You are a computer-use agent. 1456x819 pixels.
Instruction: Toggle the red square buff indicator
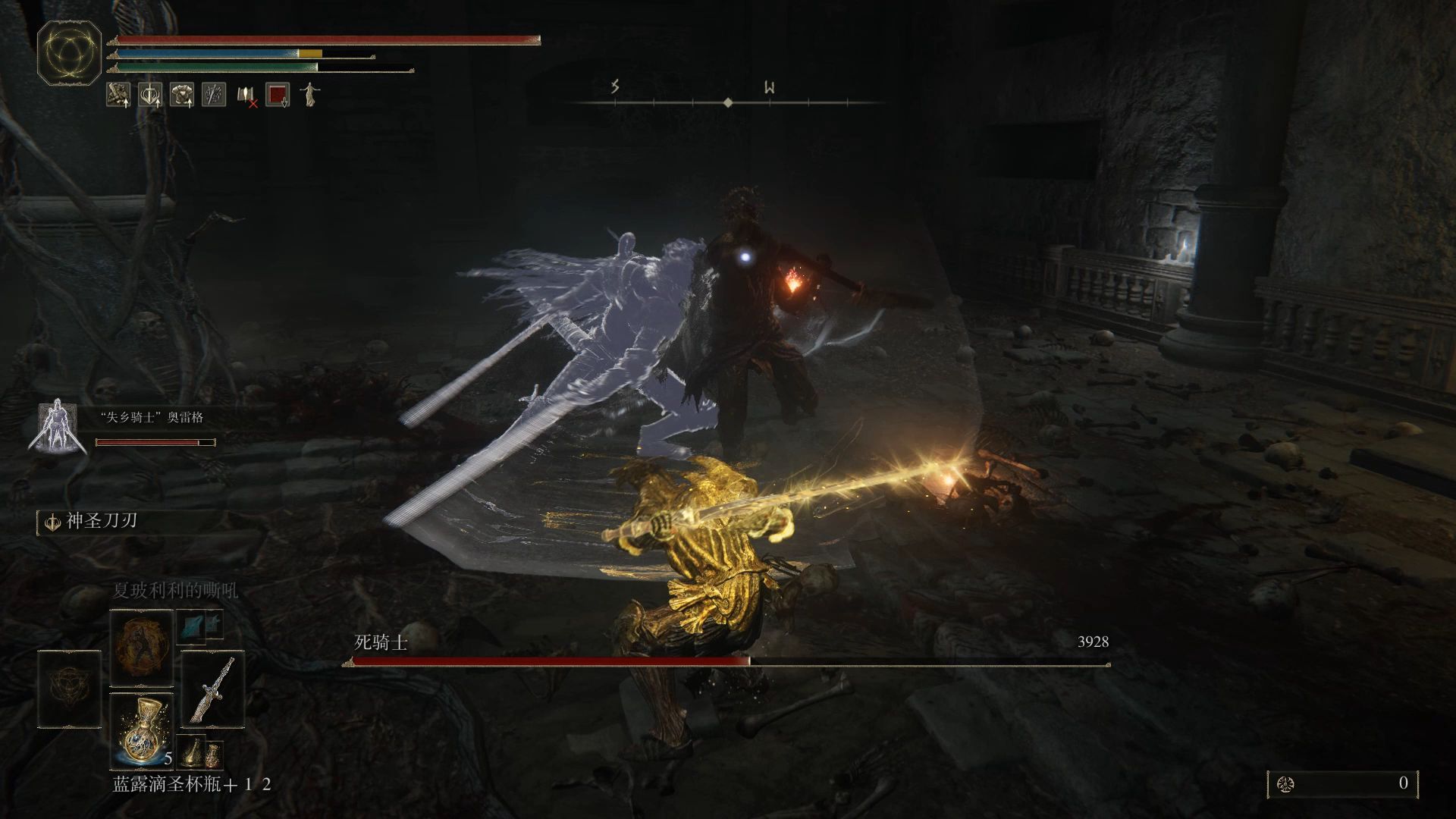point(278,94)
